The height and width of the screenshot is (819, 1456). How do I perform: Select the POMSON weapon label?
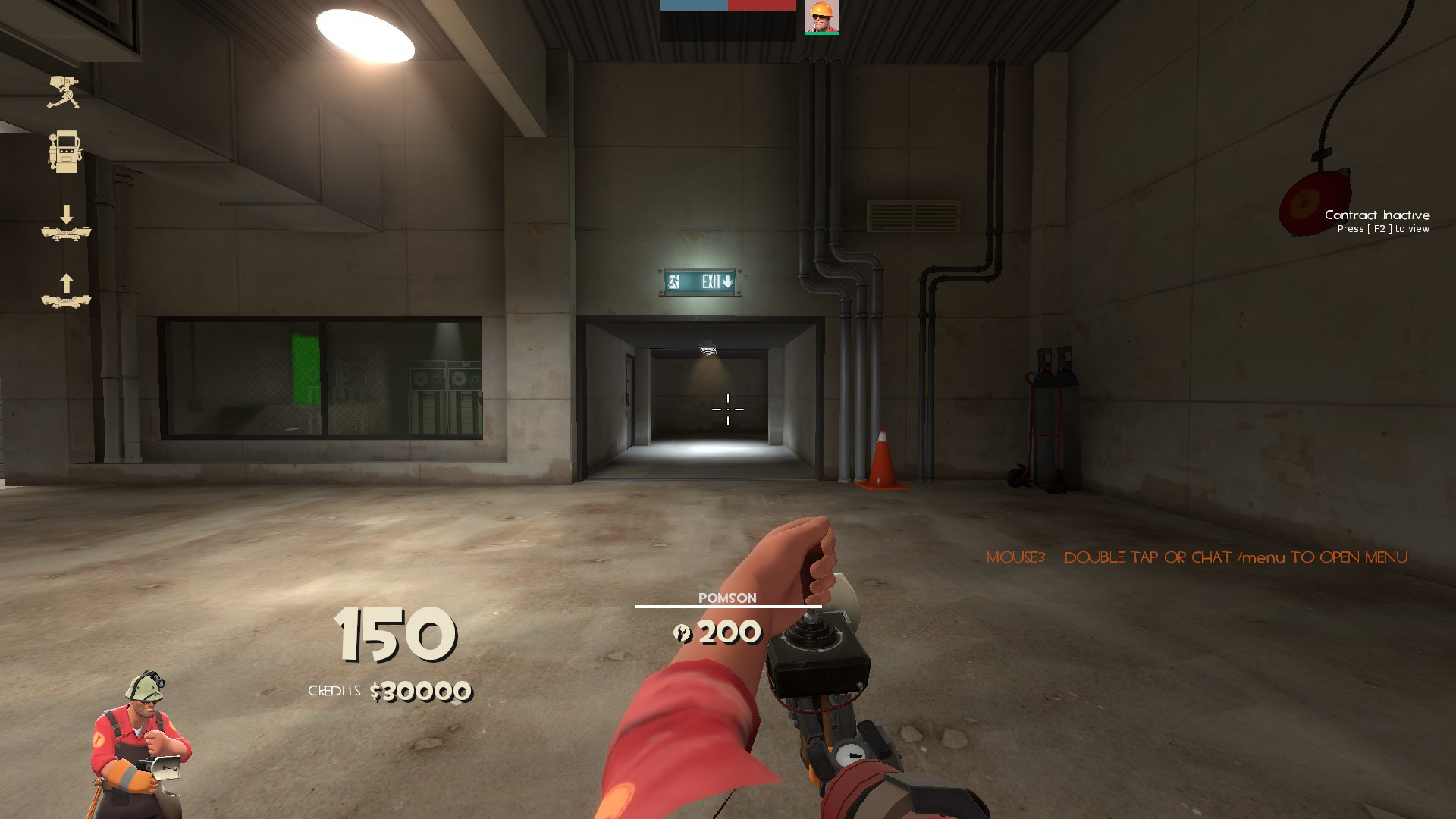(x=728, y=598)
